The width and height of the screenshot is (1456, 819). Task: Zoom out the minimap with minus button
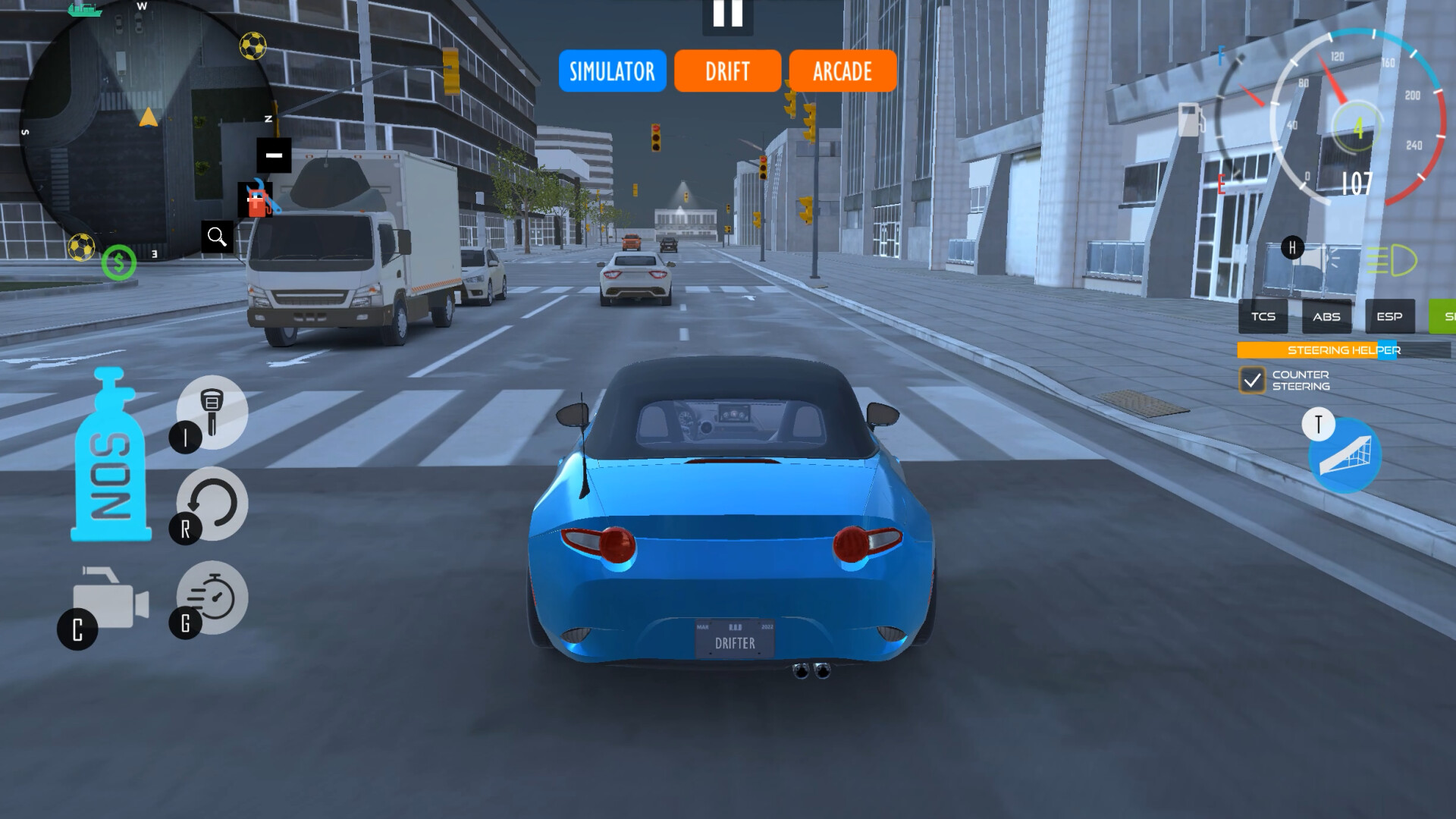tap(275, 155)
